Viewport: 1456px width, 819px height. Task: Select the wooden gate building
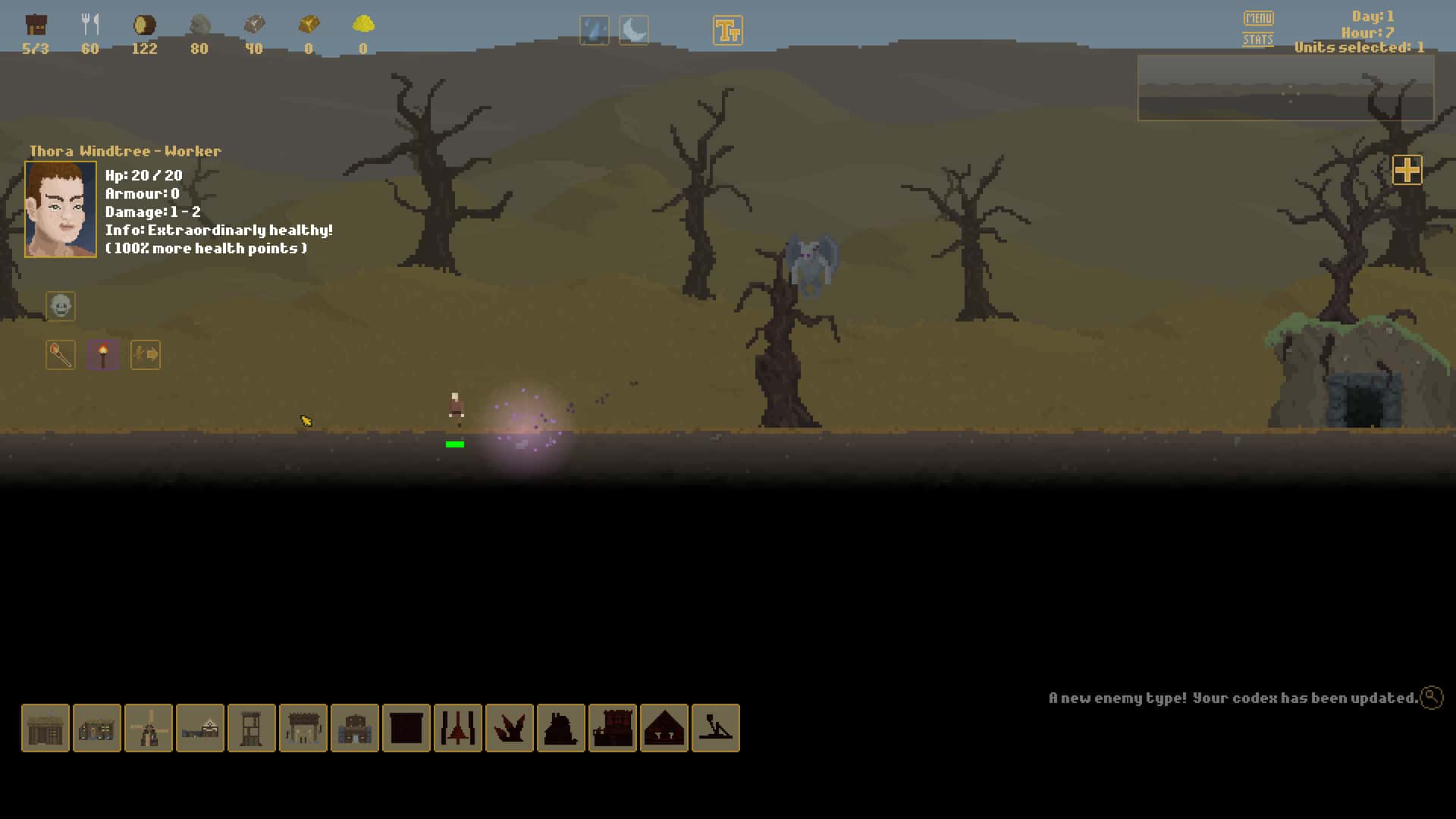pyautogui.click(x=303, y=728)
